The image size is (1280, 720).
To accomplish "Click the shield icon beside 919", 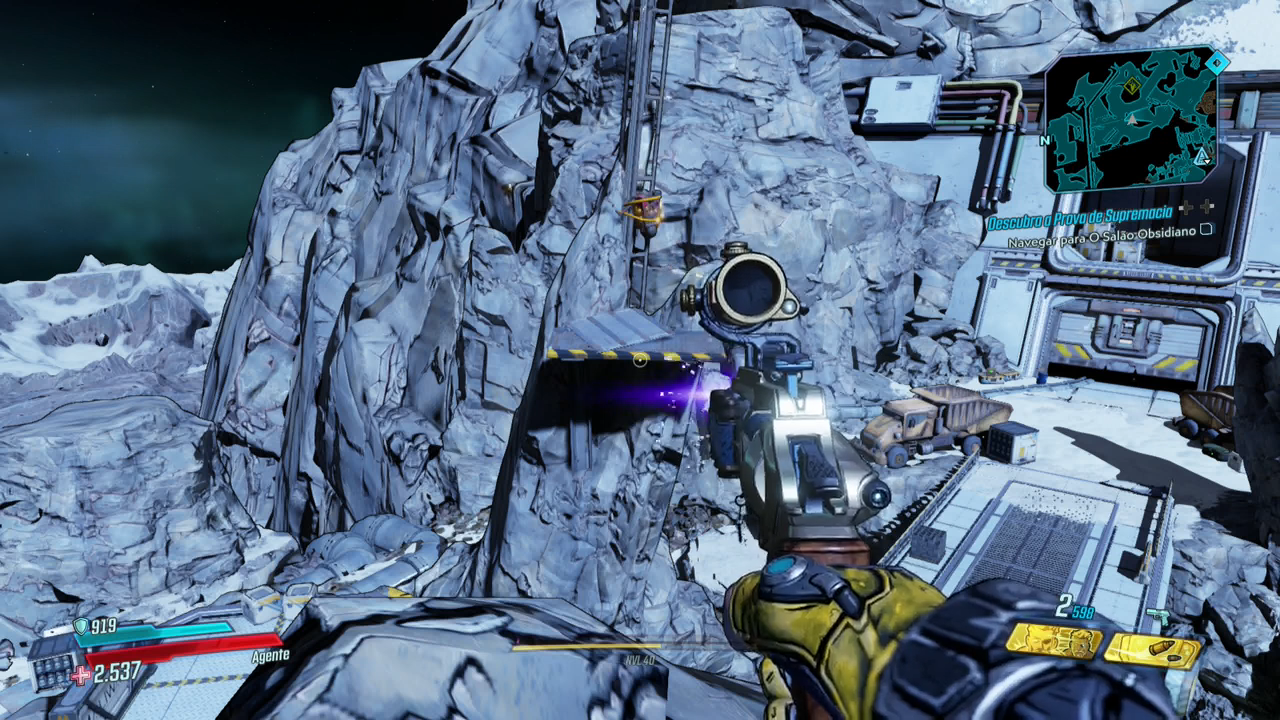I will [x=80, y=627].
